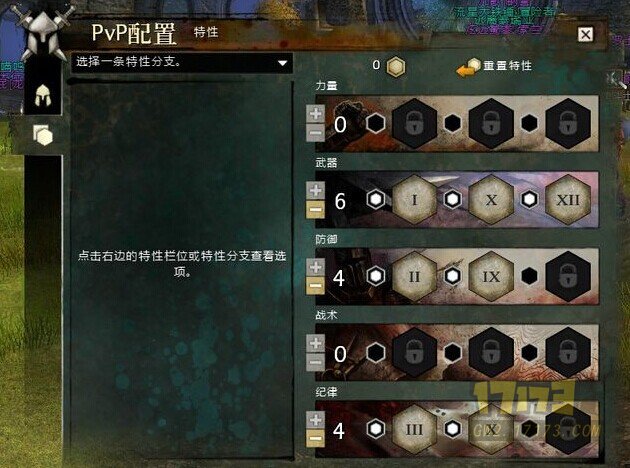Select trait II in the 防御 line
The width and height of the screenshot is (630, 468).
point(413,276)
